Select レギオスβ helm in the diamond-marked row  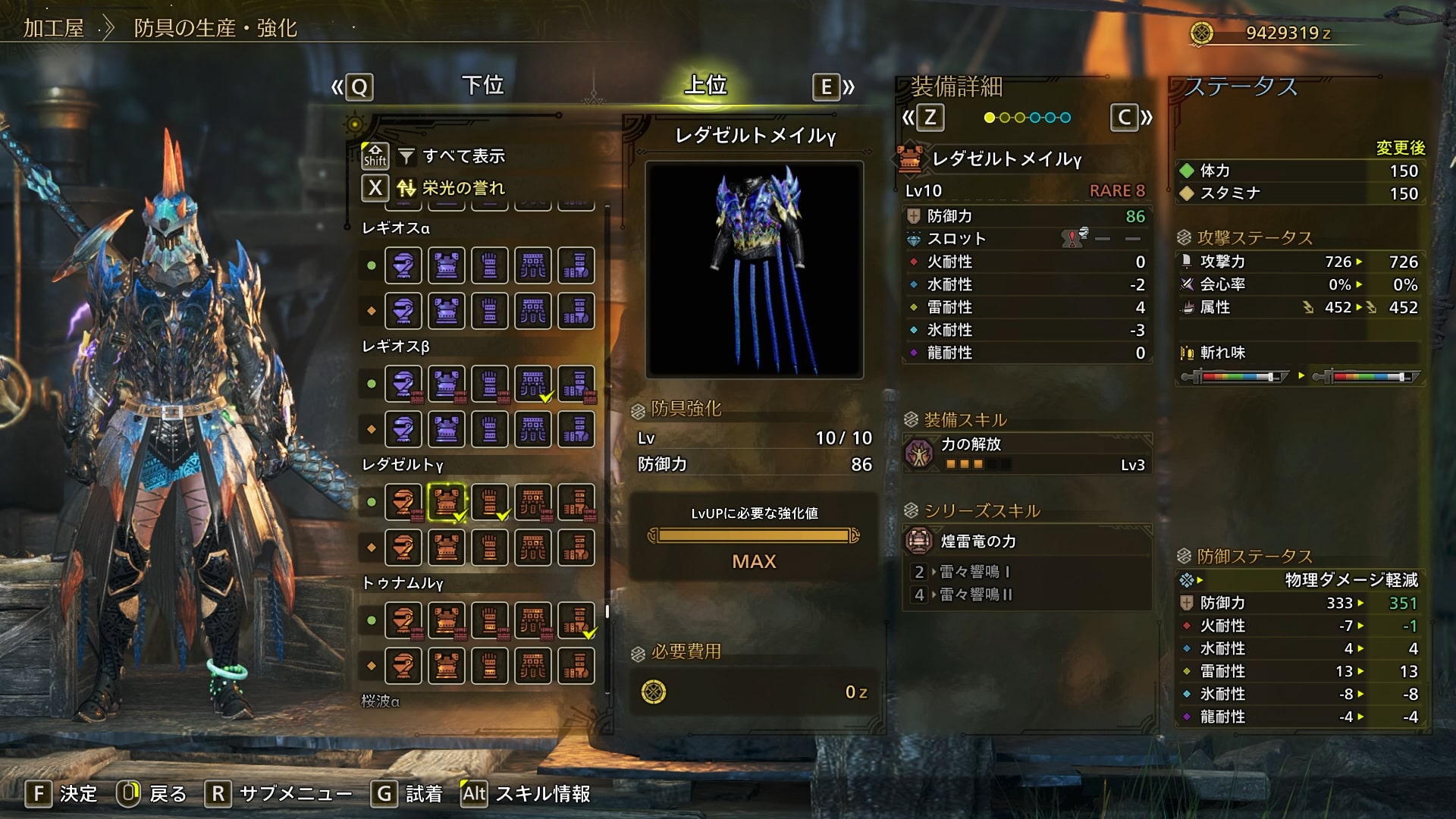pyautogui.click(x=403, y=429)
